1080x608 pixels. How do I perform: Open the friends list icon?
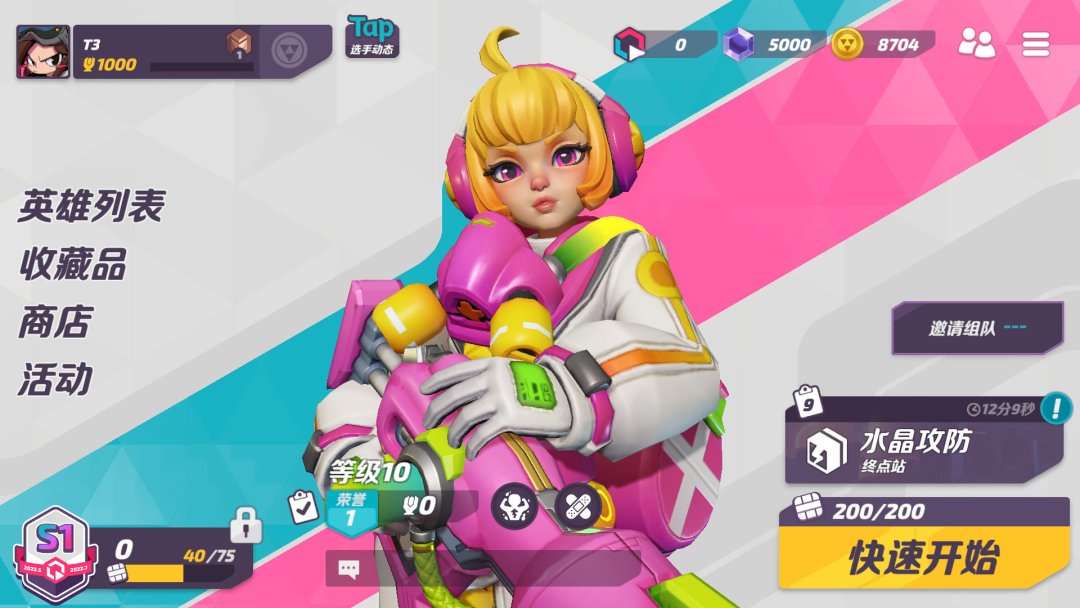tap(976, 43)
